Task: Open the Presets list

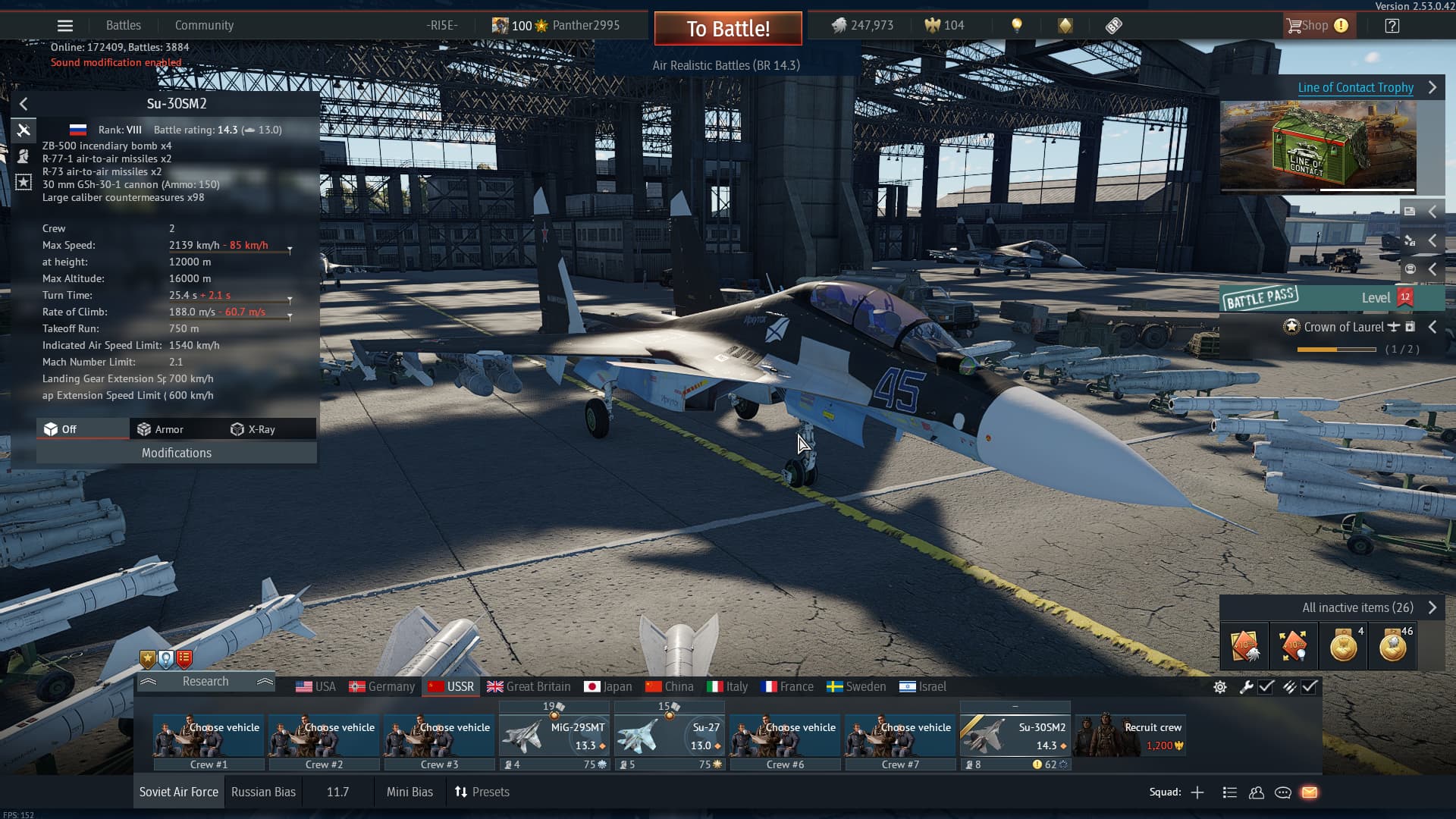Action: [482, 792]
